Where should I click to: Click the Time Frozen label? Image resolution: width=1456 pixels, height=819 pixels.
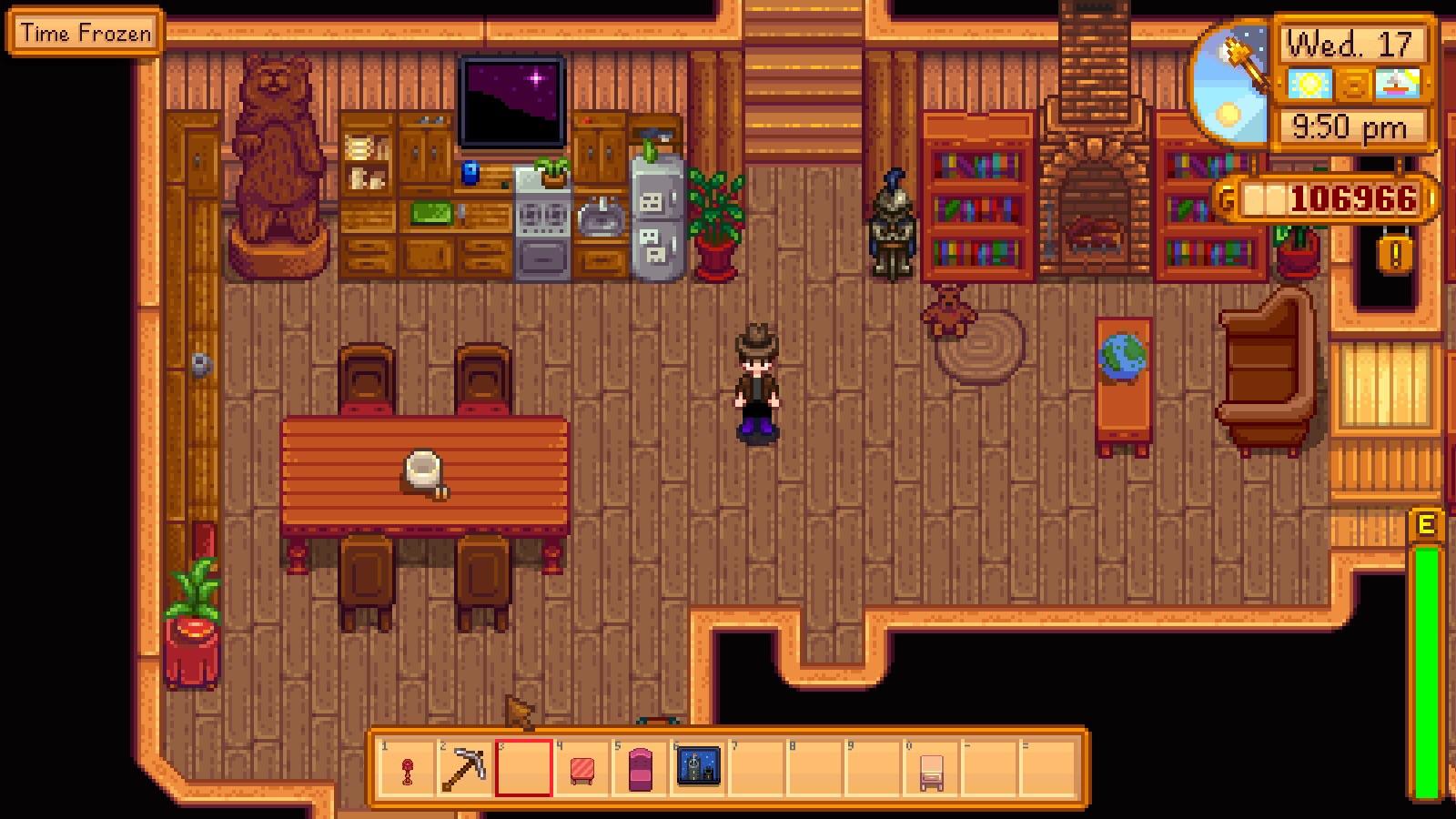pyautogui.click(x=85, y=34)
